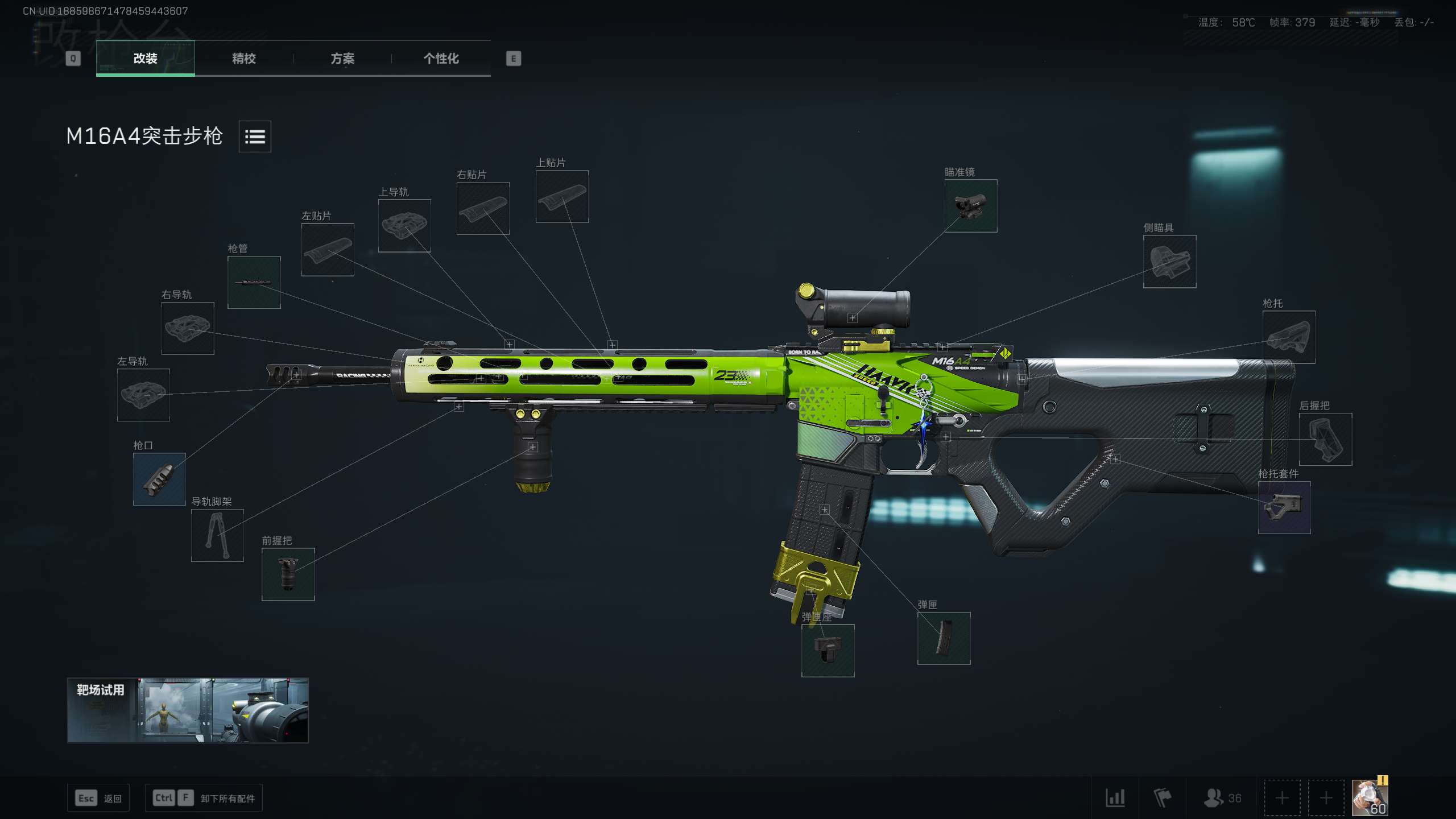
Task: Select the 瞄准镜 scope attachment slot
Action: pyautogui.click(x=970, y=206)
